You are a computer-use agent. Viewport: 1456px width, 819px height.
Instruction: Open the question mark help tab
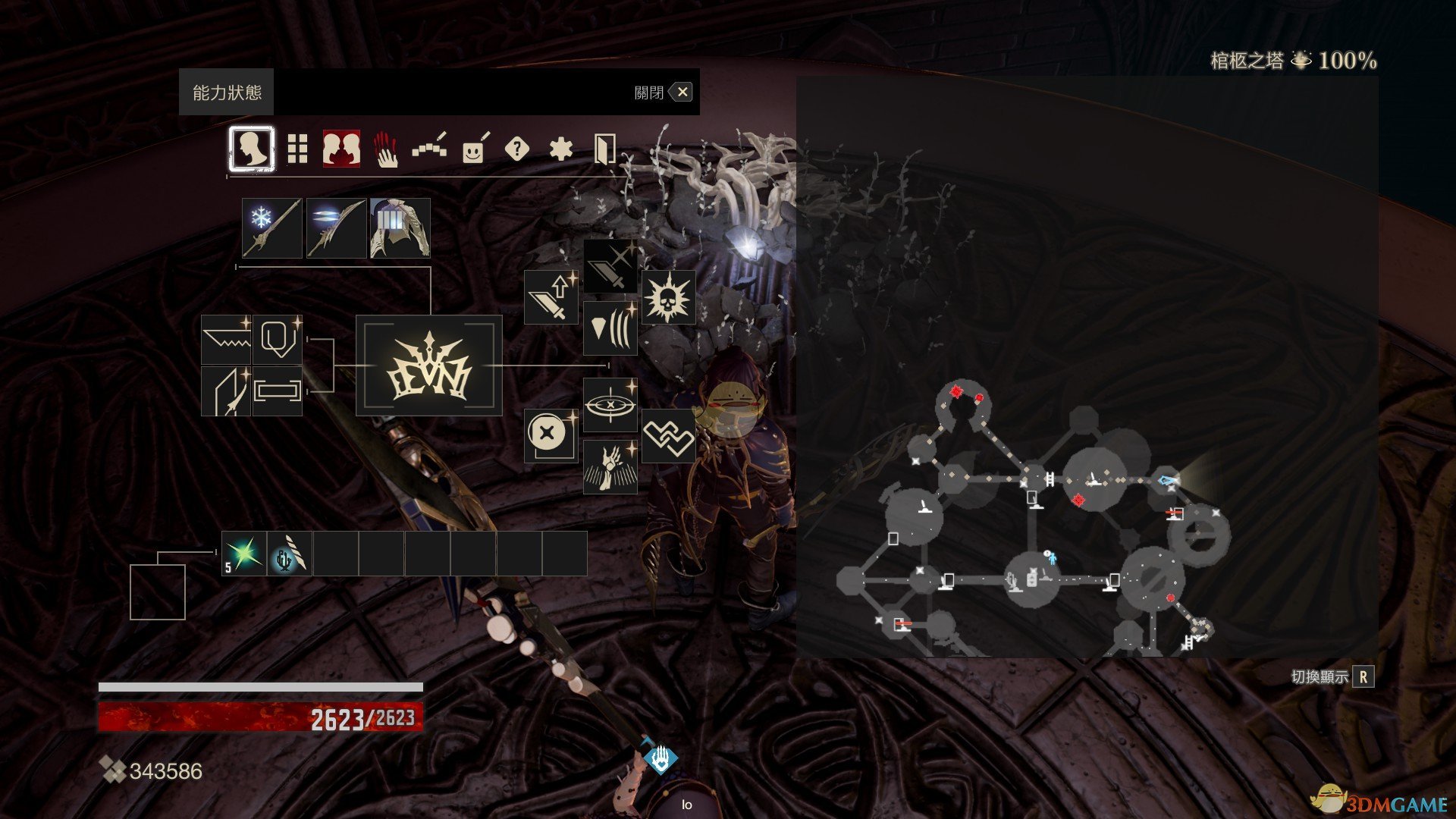pyautogui.click(x=516, y=149)
